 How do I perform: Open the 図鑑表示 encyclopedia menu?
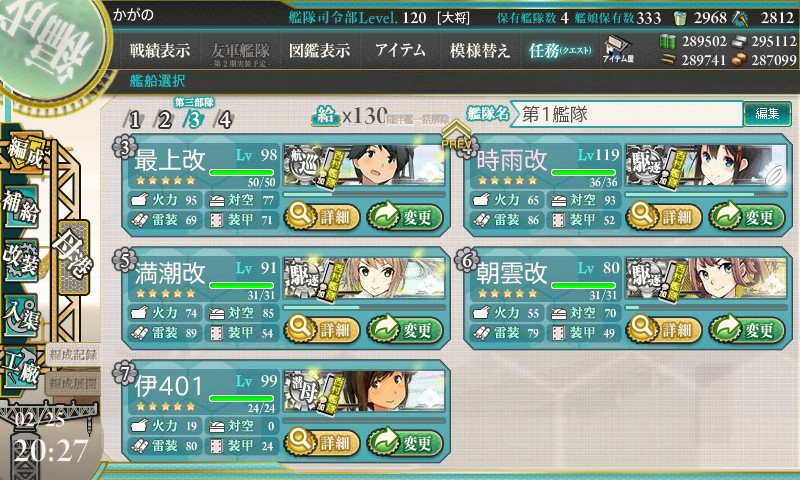[x=318, y=50]
